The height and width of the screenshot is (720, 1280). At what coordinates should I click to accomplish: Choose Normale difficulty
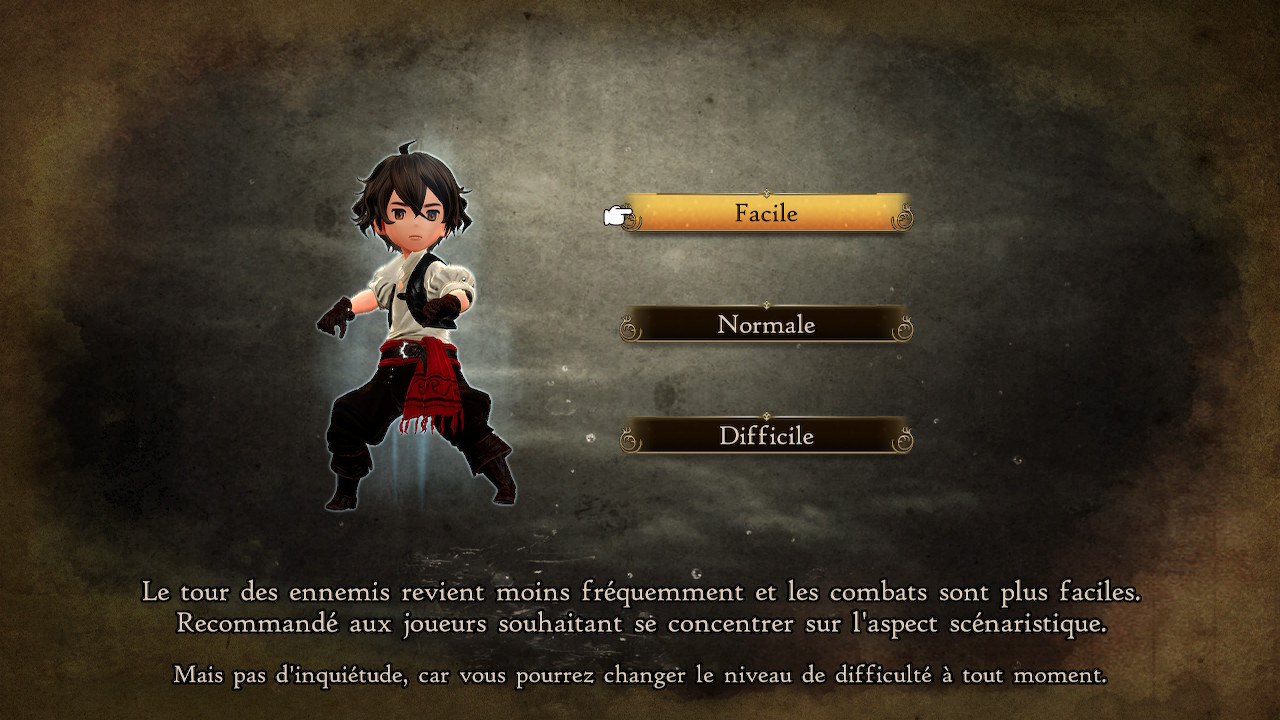(x=766, y=325)
